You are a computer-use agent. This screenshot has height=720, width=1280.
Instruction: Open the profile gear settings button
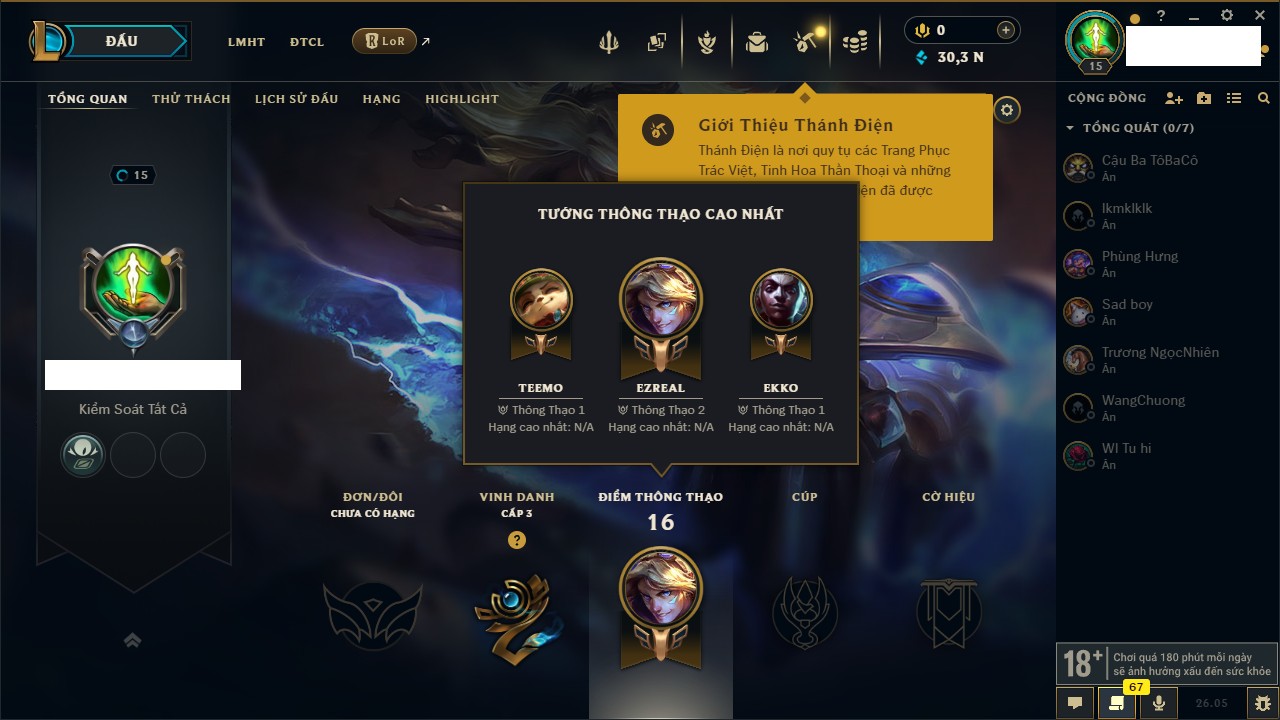pyautogui.click(x=1007, y=110)
